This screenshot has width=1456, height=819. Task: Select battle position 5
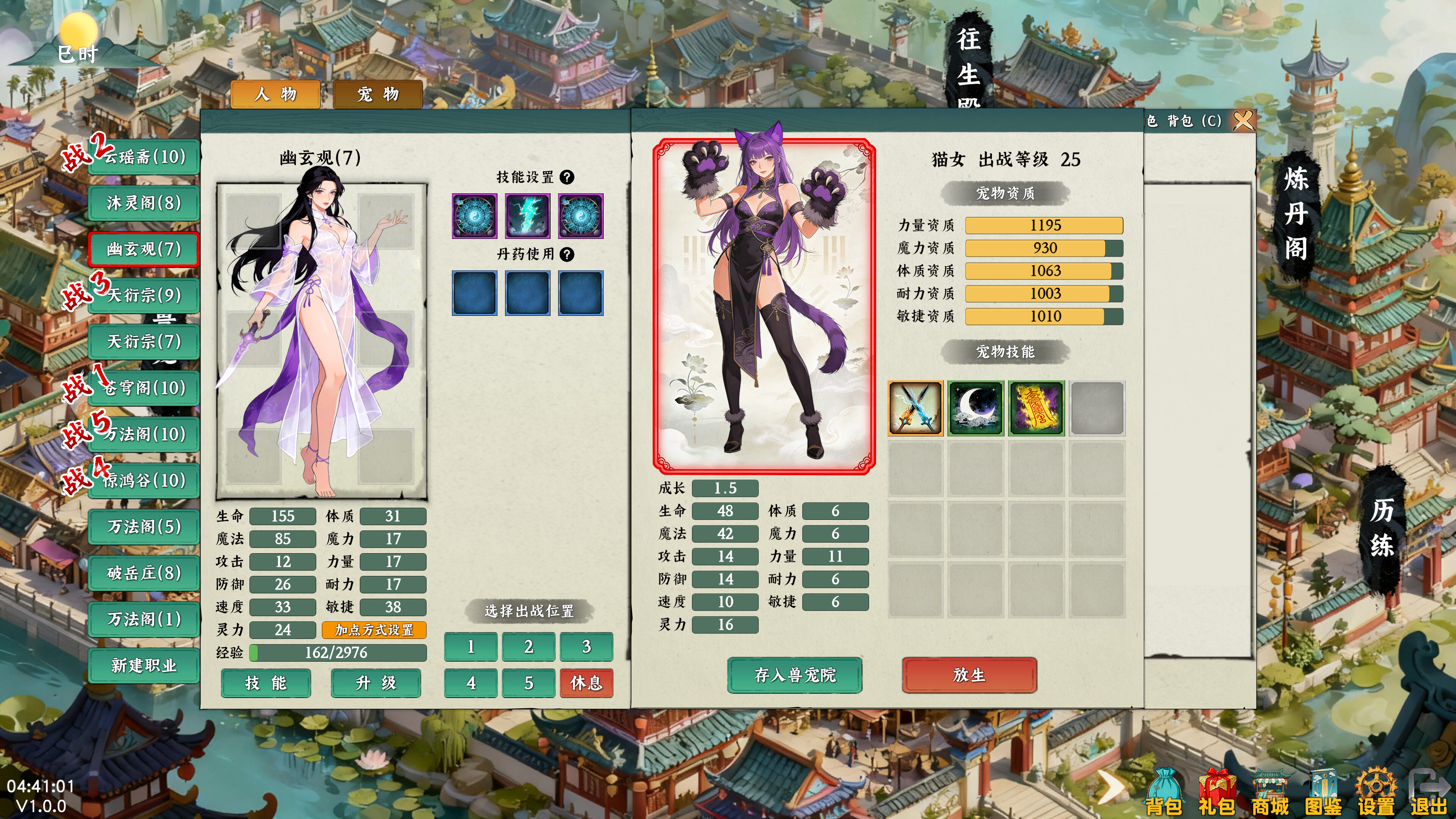point(529,683)
